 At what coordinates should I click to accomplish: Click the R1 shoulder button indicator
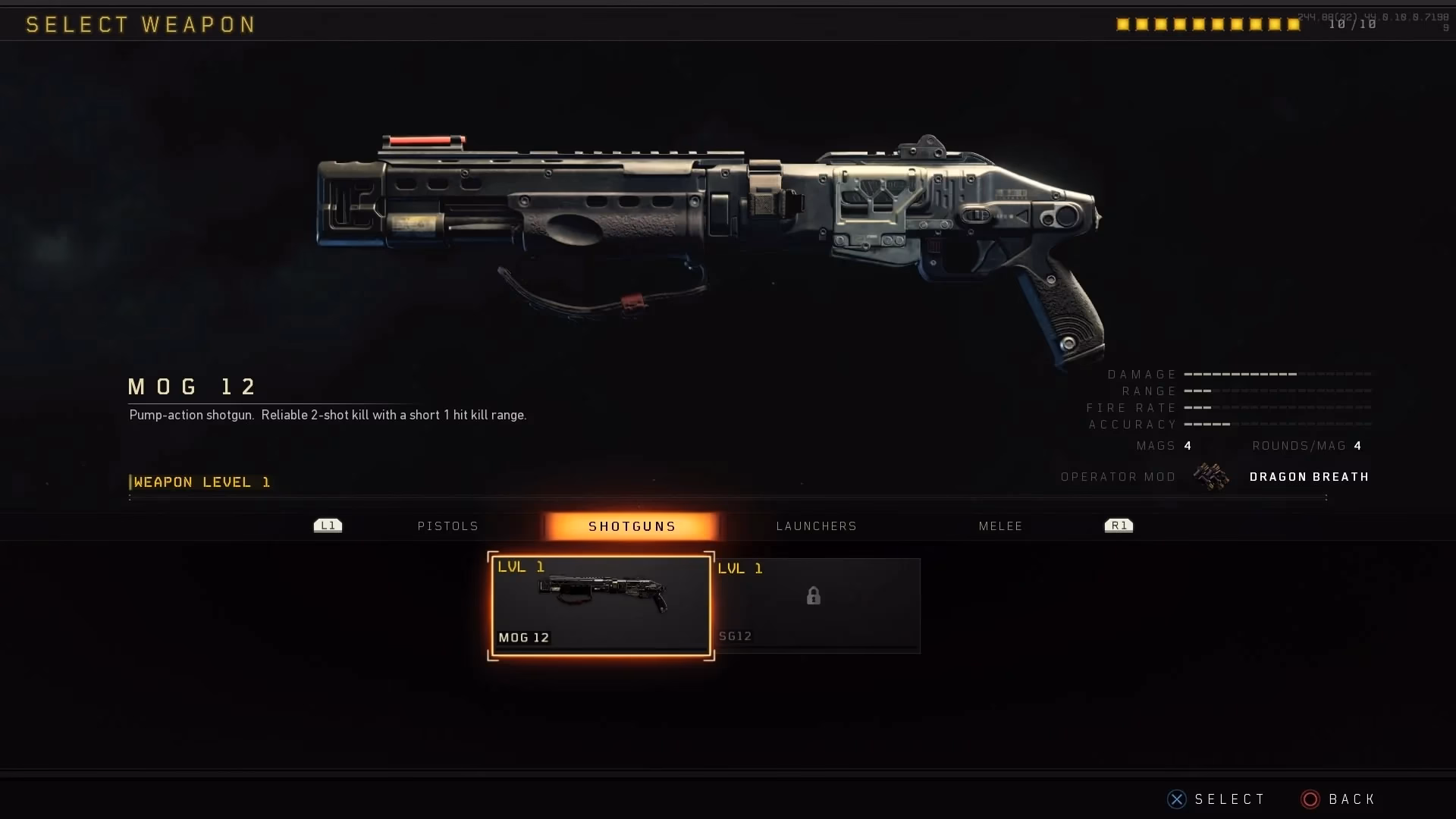pyautogui.click(x=1118, y=525)
